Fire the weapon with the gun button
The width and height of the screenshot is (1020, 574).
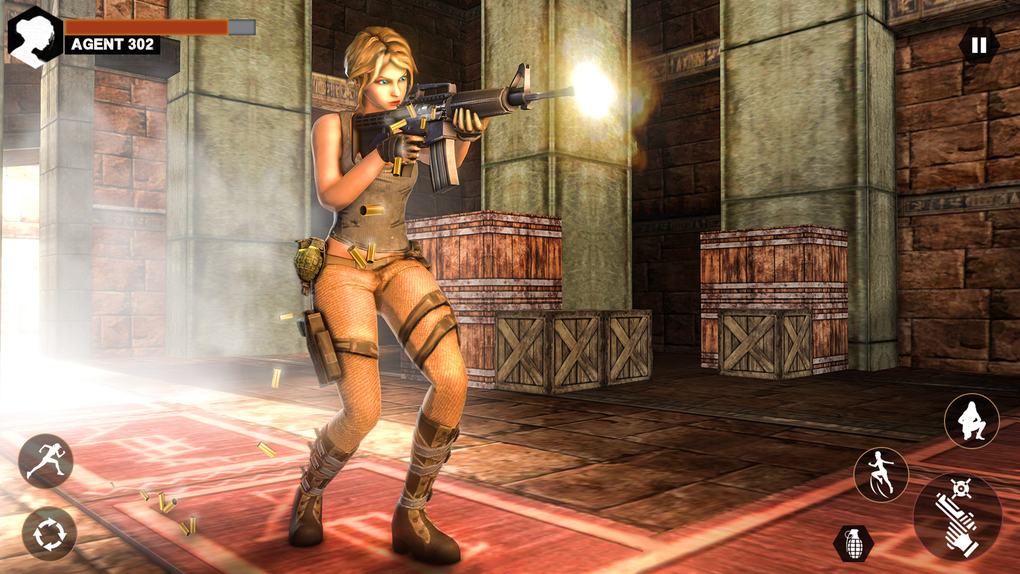957,516
